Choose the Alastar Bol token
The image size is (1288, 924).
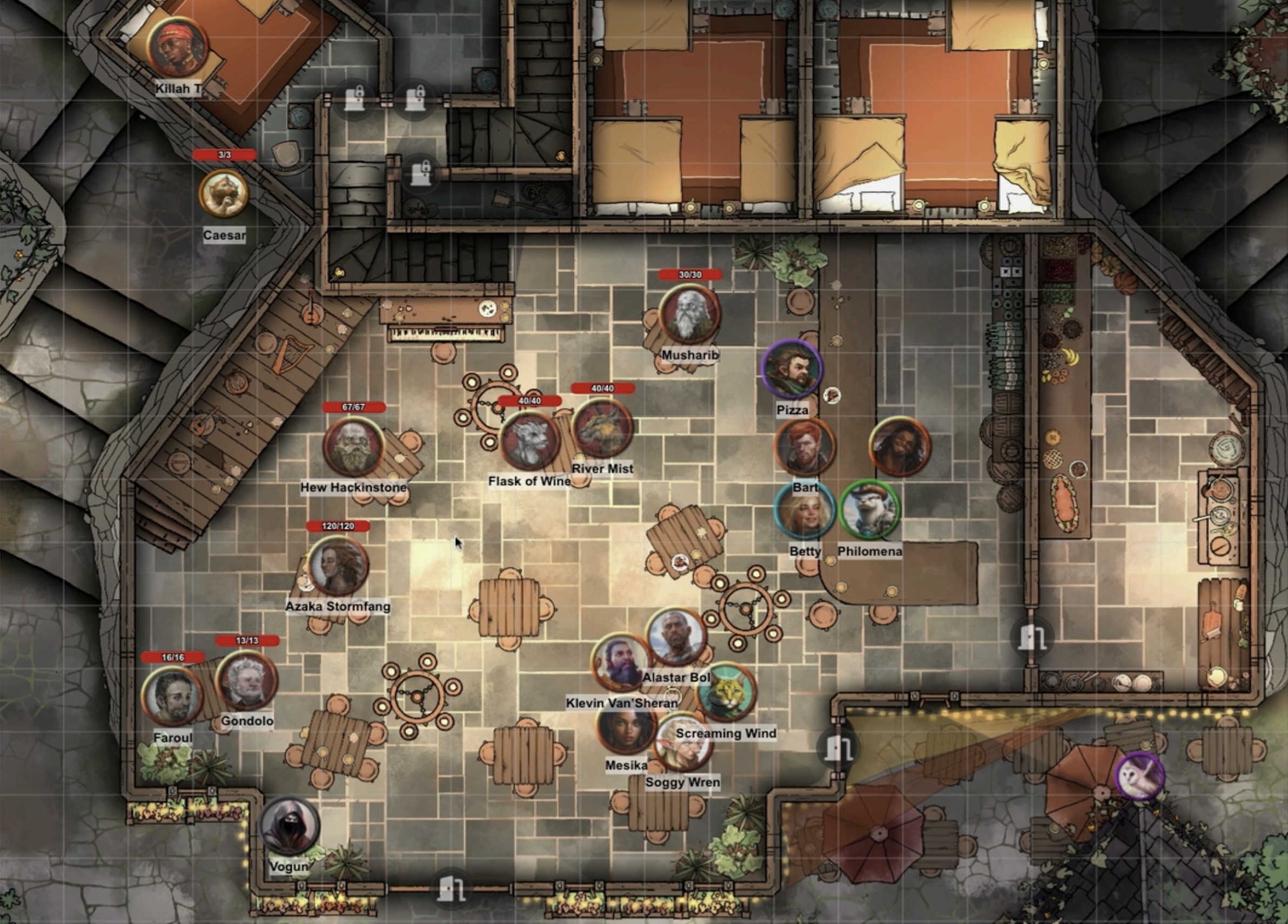tap(676, 637)
